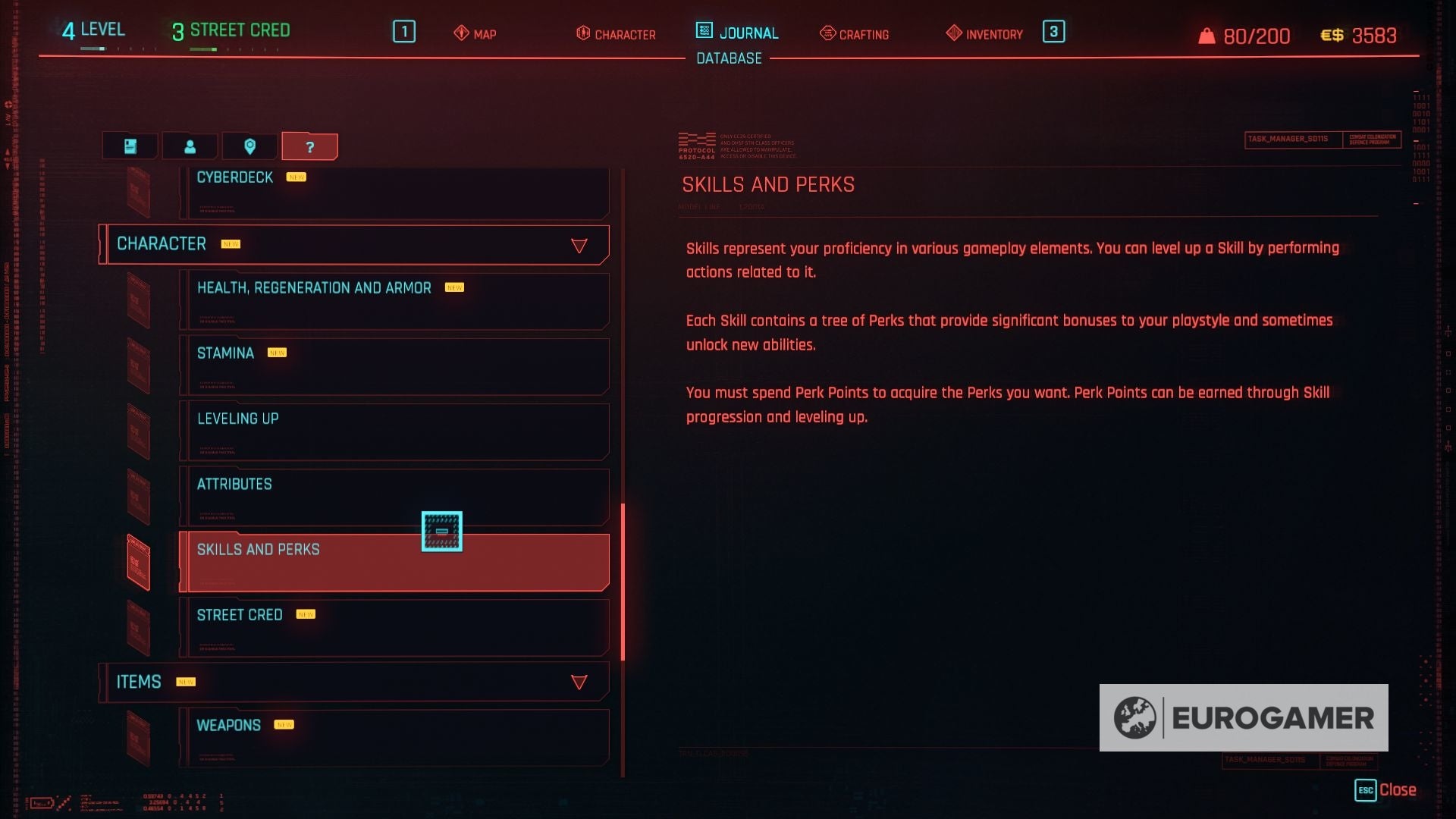Viewport: 1456px width, 819px height.
Task: Open the contacts filter icon above the list
Action: tap(190, 146)
